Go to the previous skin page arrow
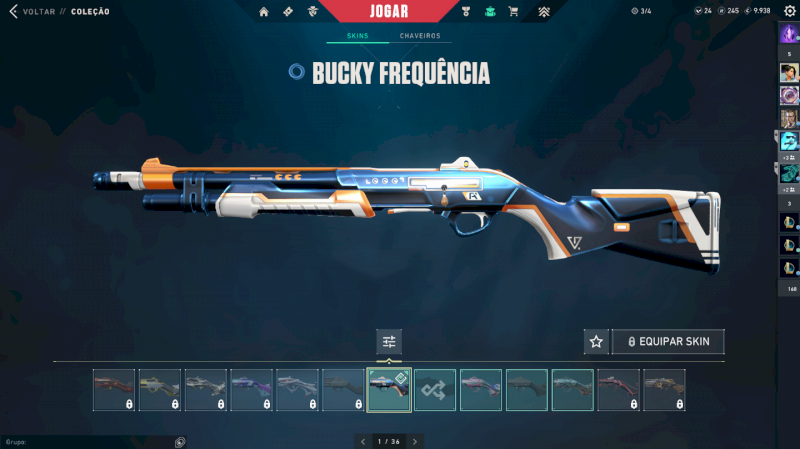The height and width of the screenshot is (449, 800). [363, 441]
